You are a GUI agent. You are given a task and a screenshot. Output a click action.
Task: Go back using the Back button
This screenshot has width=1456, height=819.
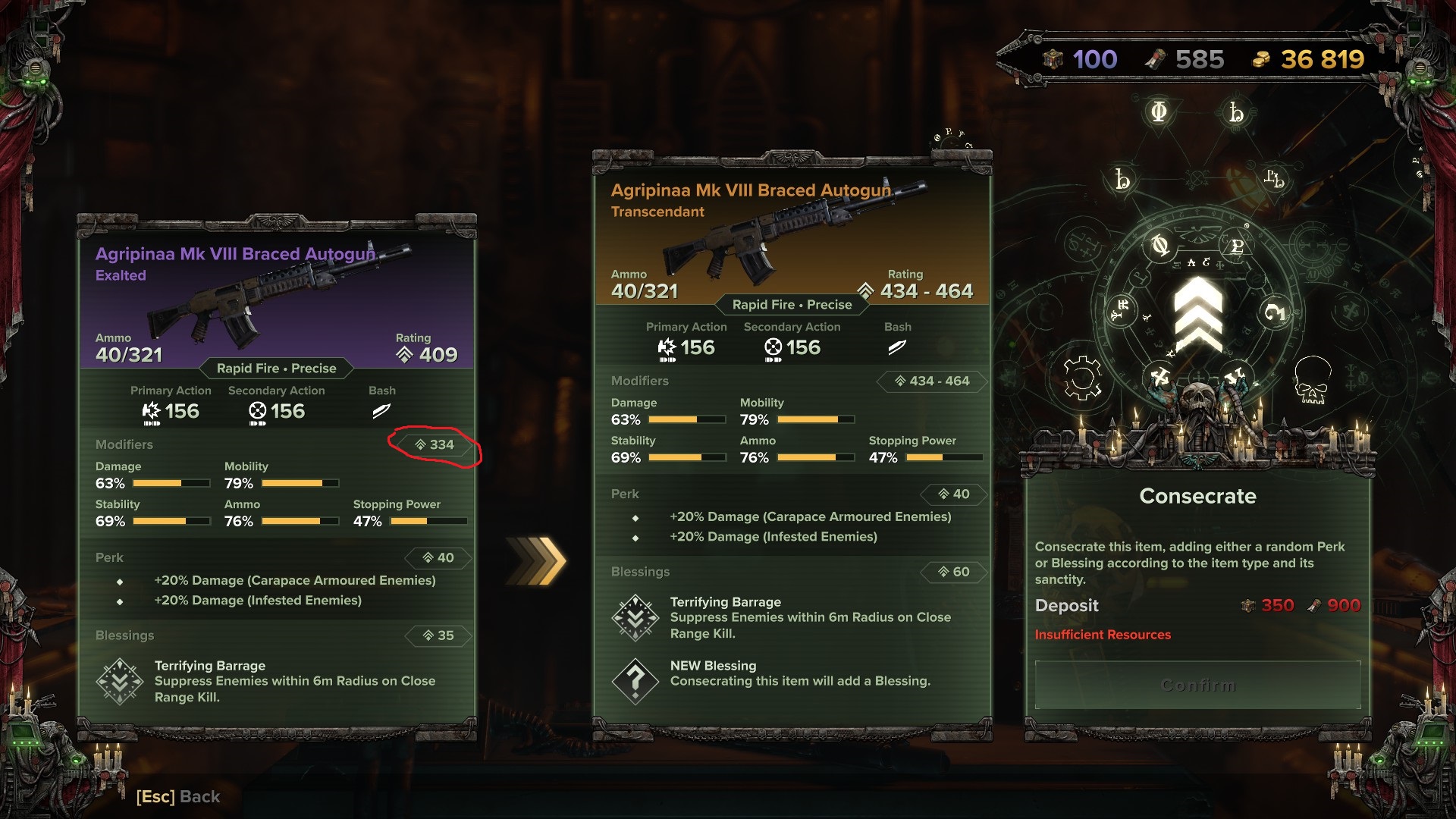pos(178,796)
